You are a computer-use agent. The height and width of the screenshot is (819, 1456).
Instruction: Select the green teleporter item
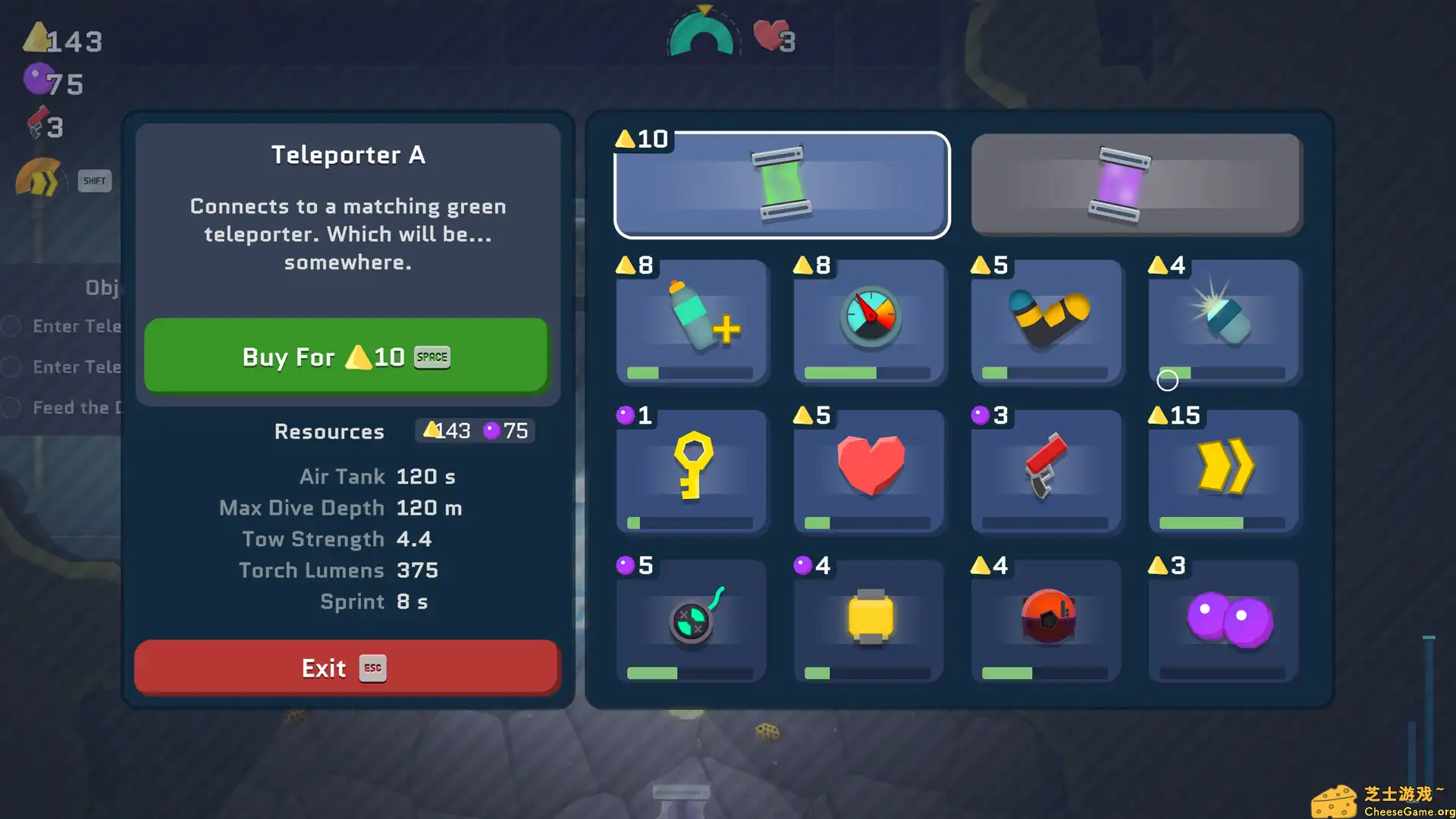pos(781,185)
